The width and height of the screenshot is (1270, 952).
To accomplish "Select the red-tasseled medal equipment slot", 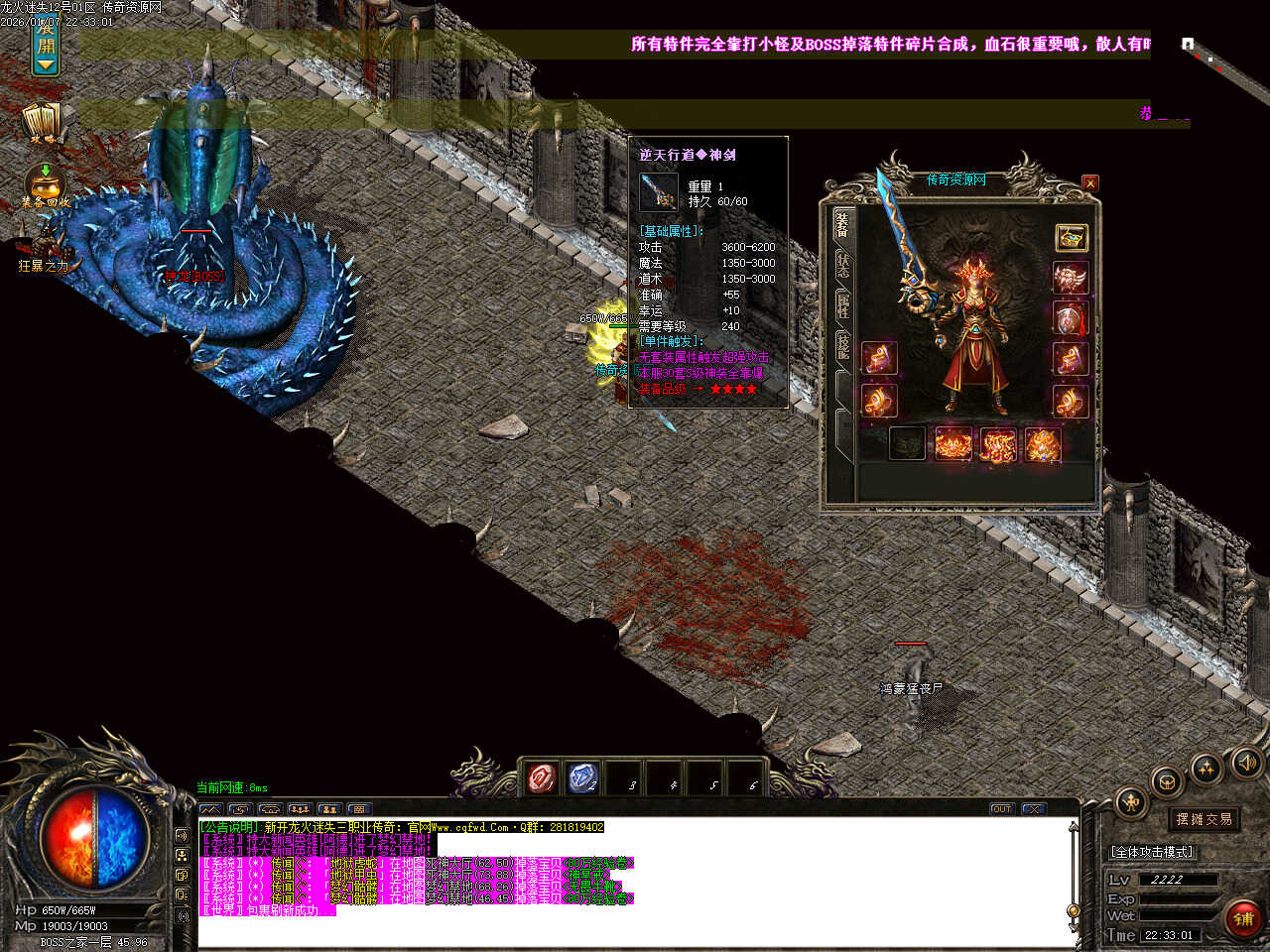I will pyautogui.click(x=1071, y=319).
